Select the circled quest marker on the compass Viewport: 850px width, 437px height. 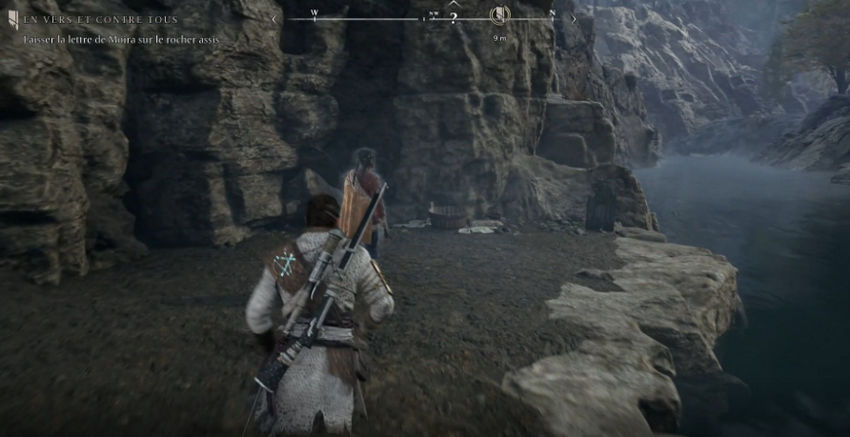click(x=500, y=15)
